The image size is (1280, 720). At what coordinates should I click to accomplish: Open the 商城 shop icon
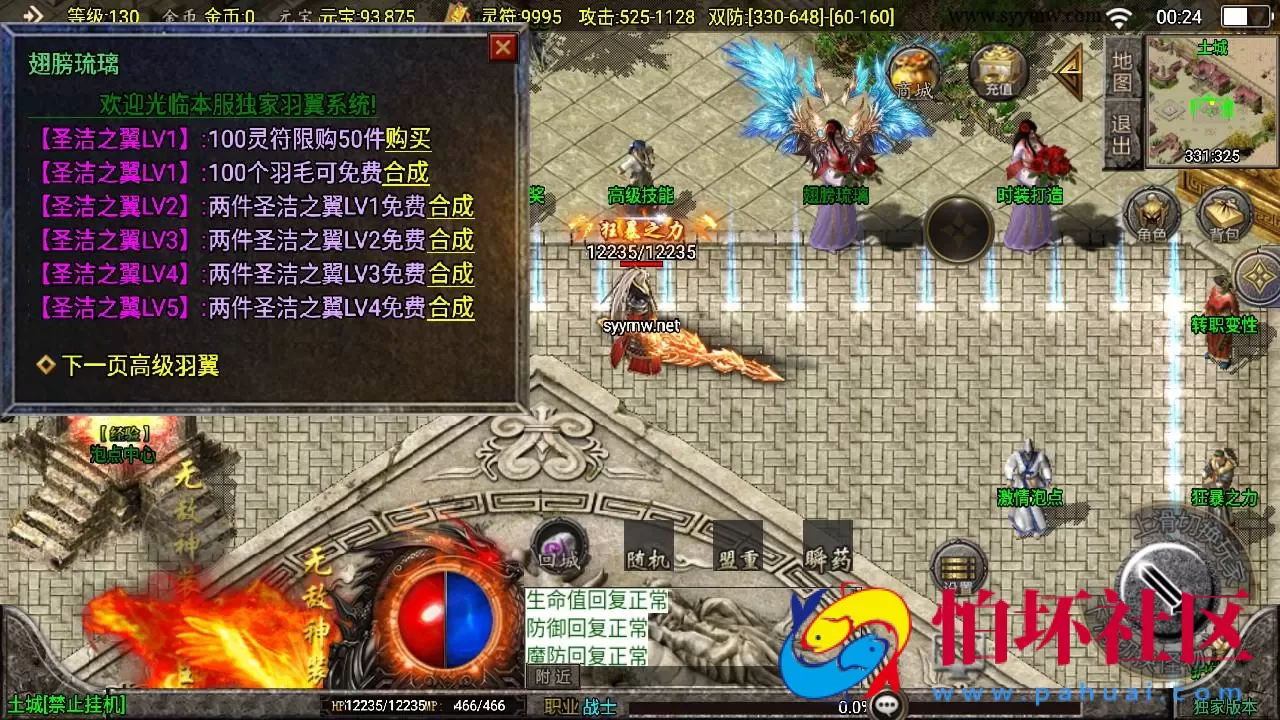(x=913, y=72)
